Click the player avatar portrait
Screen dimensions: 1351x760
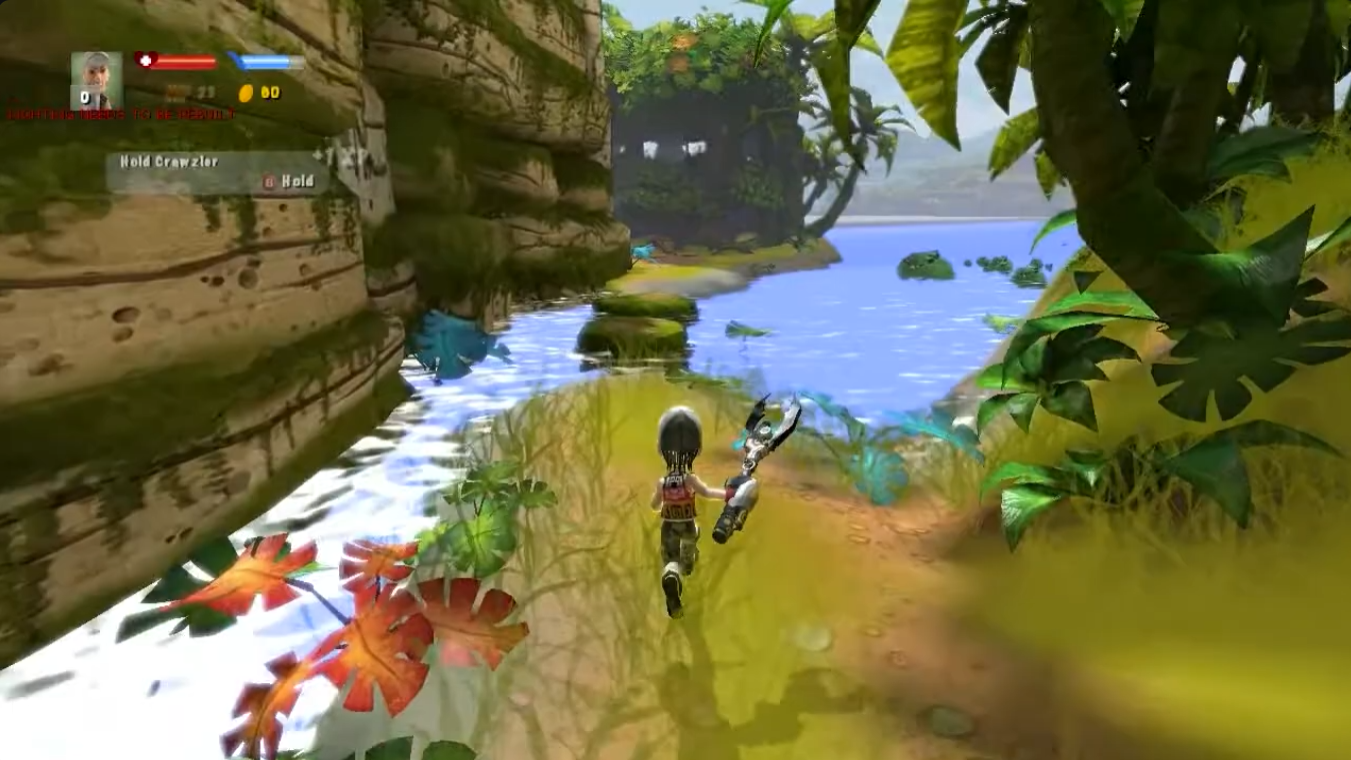(97, 79)
